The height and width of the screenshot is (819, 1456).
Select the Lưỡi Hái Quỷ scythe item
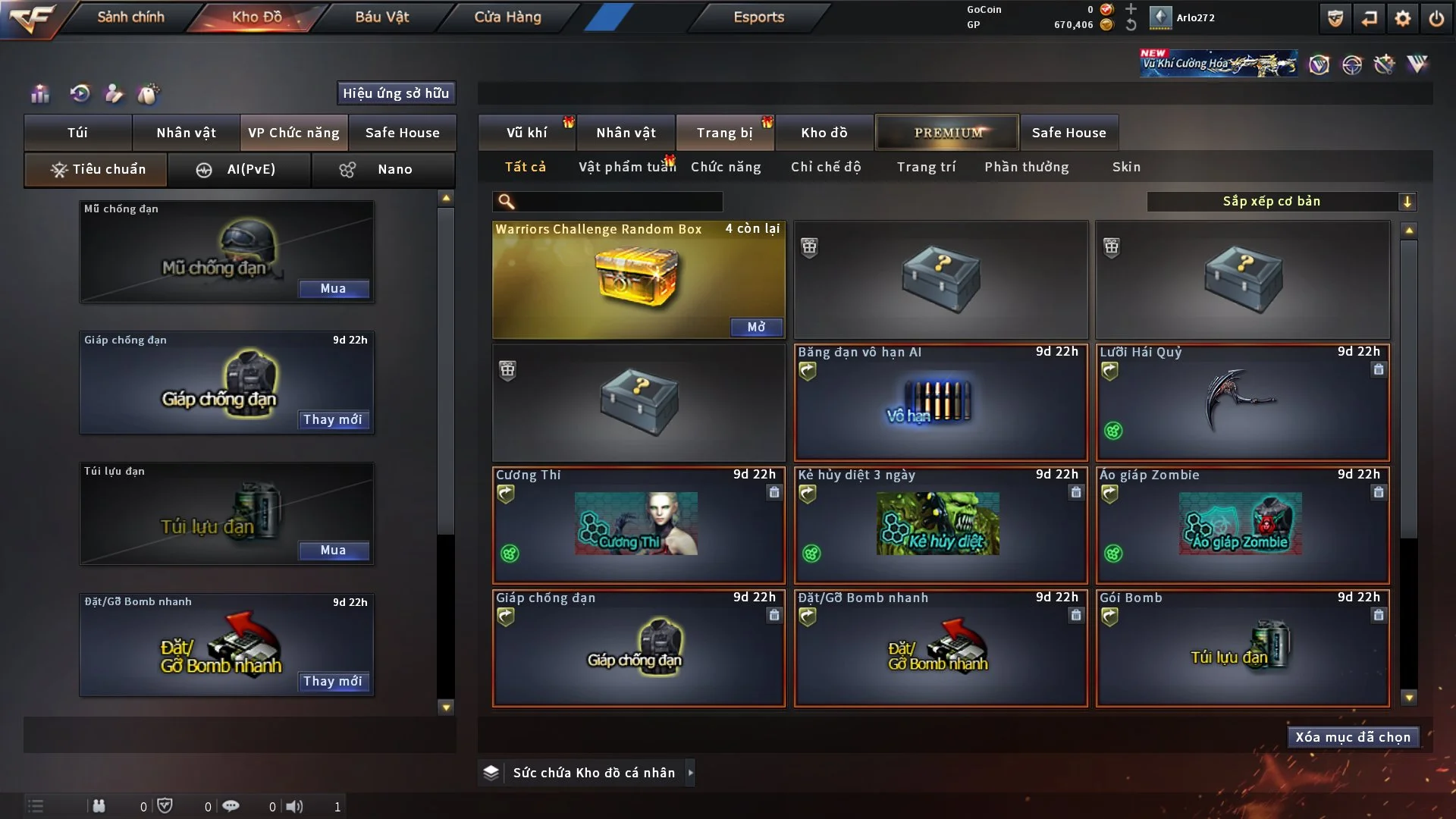coord(1242,403)
